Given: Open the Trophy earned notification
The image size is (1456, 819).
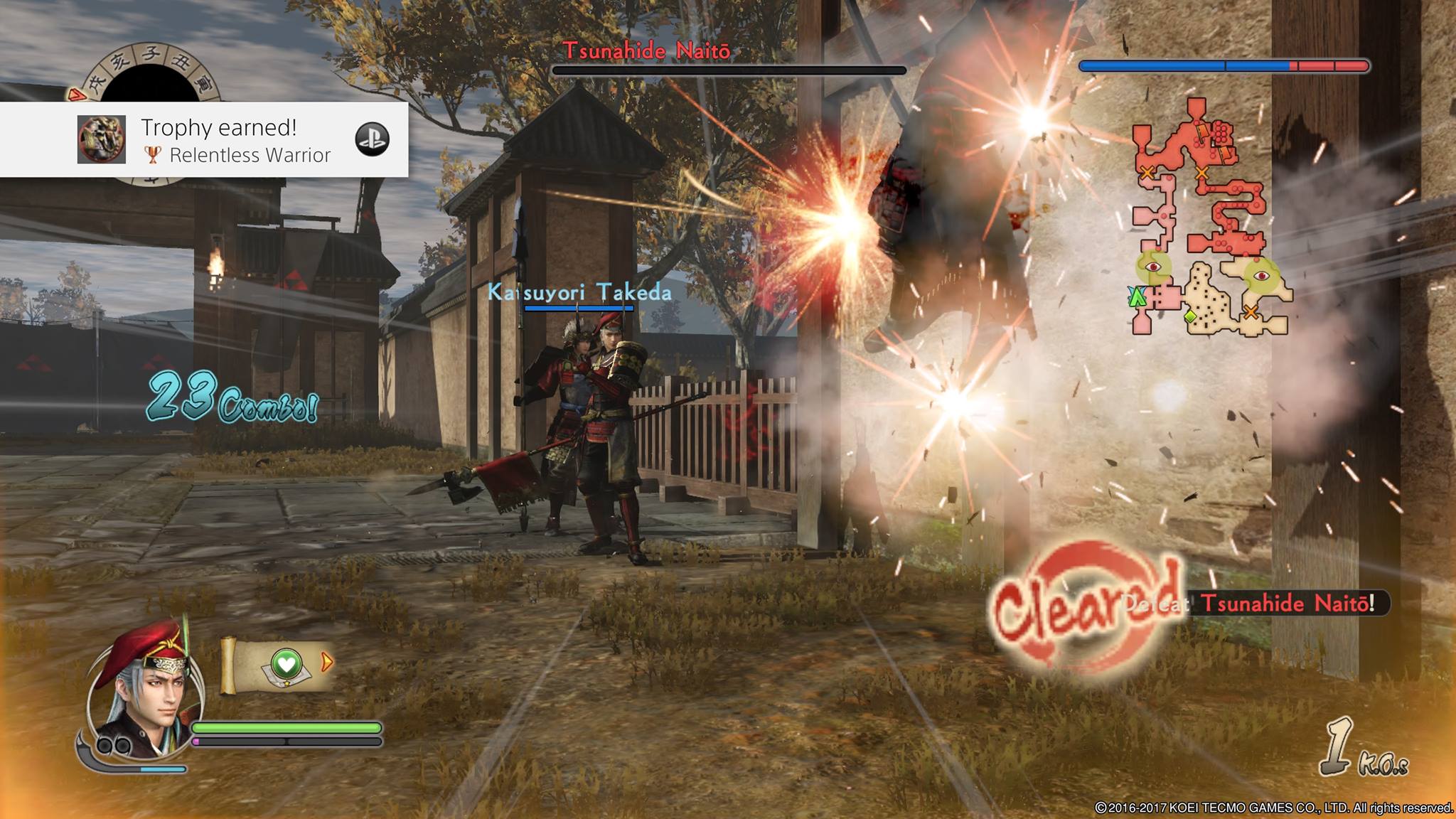Looking at the screenshot, I should [x=235, y=139].
